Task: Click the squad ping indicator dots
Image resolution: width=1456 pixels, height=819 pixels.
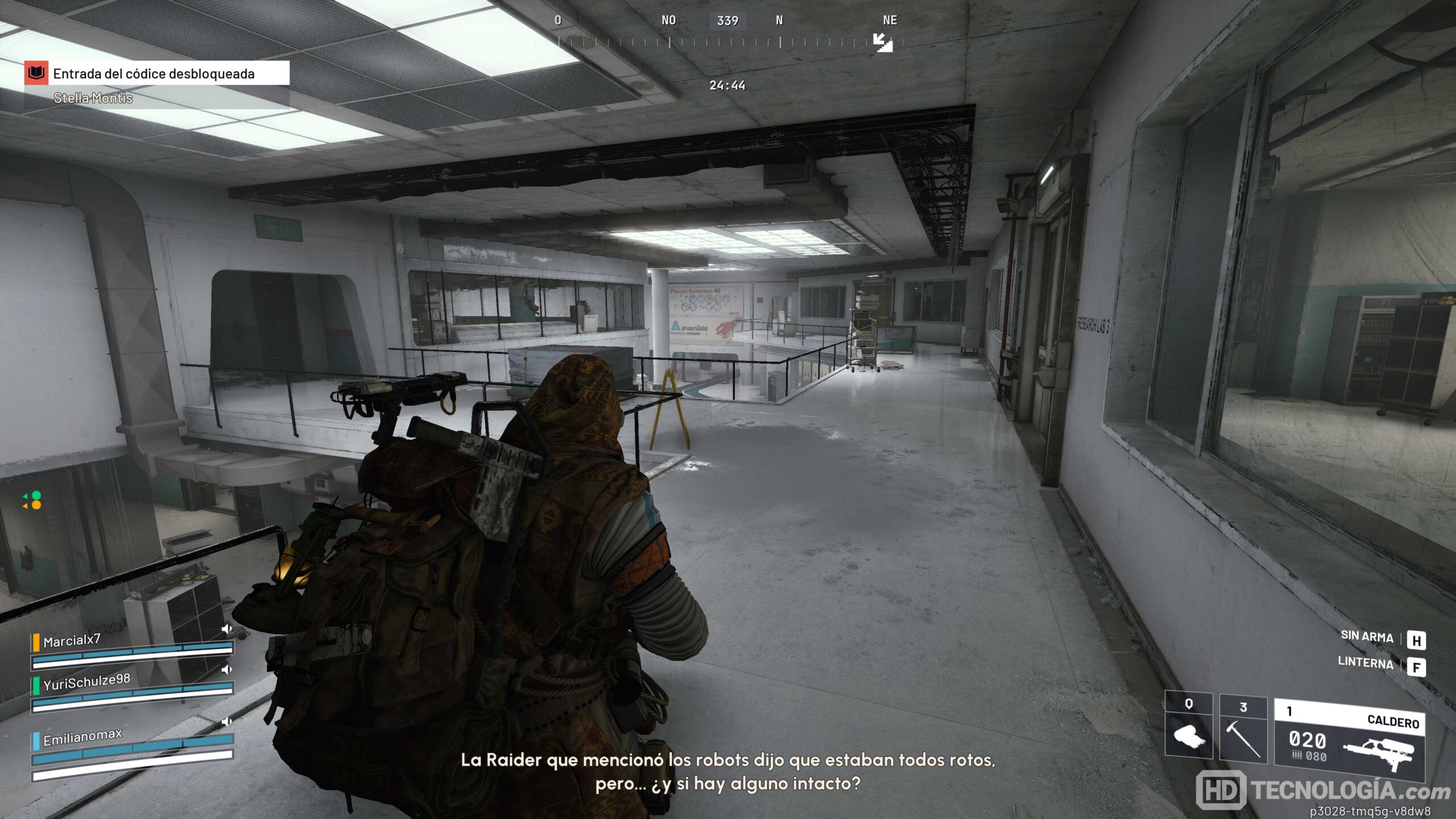Action: coord(32,500)
